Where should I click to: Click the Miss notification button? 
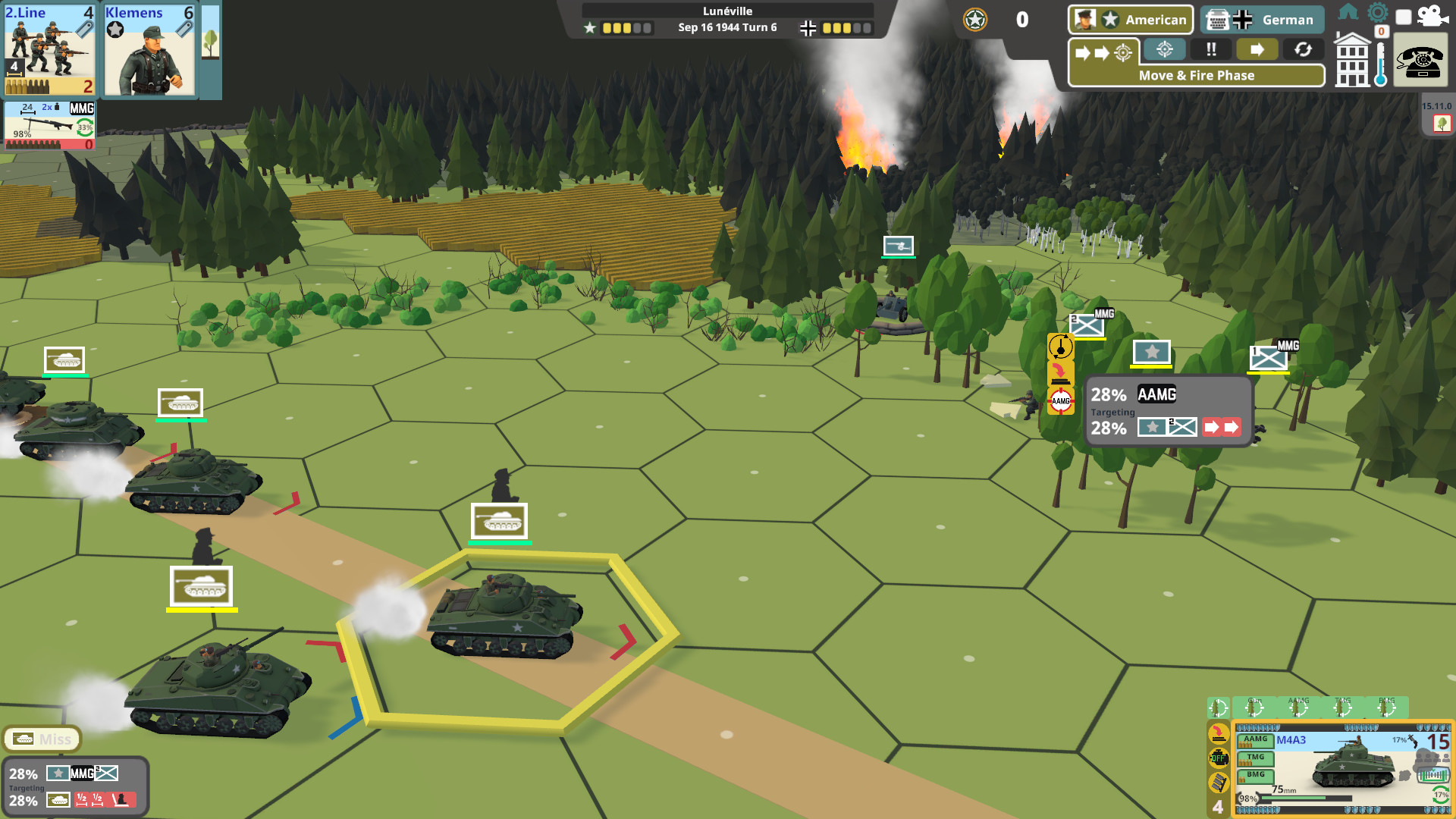[x=42, y=739]
